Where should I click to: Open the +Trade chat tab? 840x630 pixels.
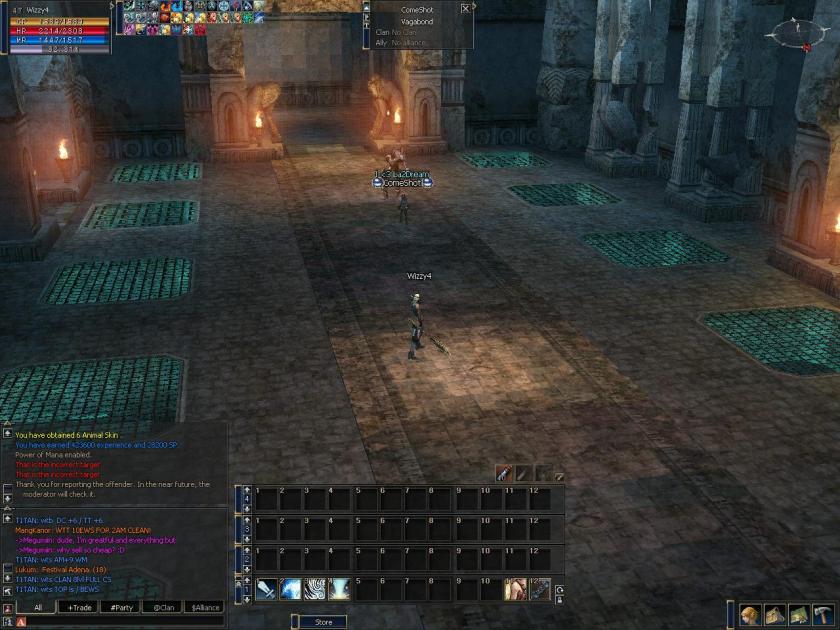click(x=80, y=607)
